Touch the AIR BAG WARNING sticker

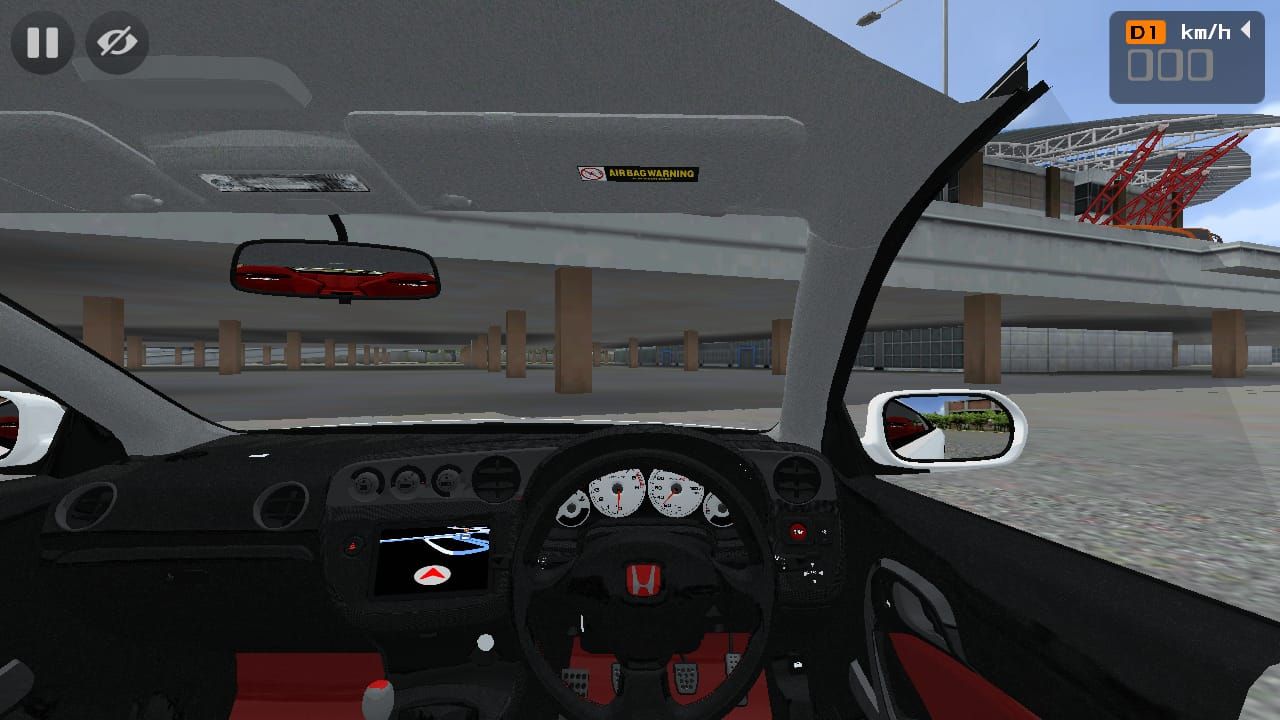639,173
